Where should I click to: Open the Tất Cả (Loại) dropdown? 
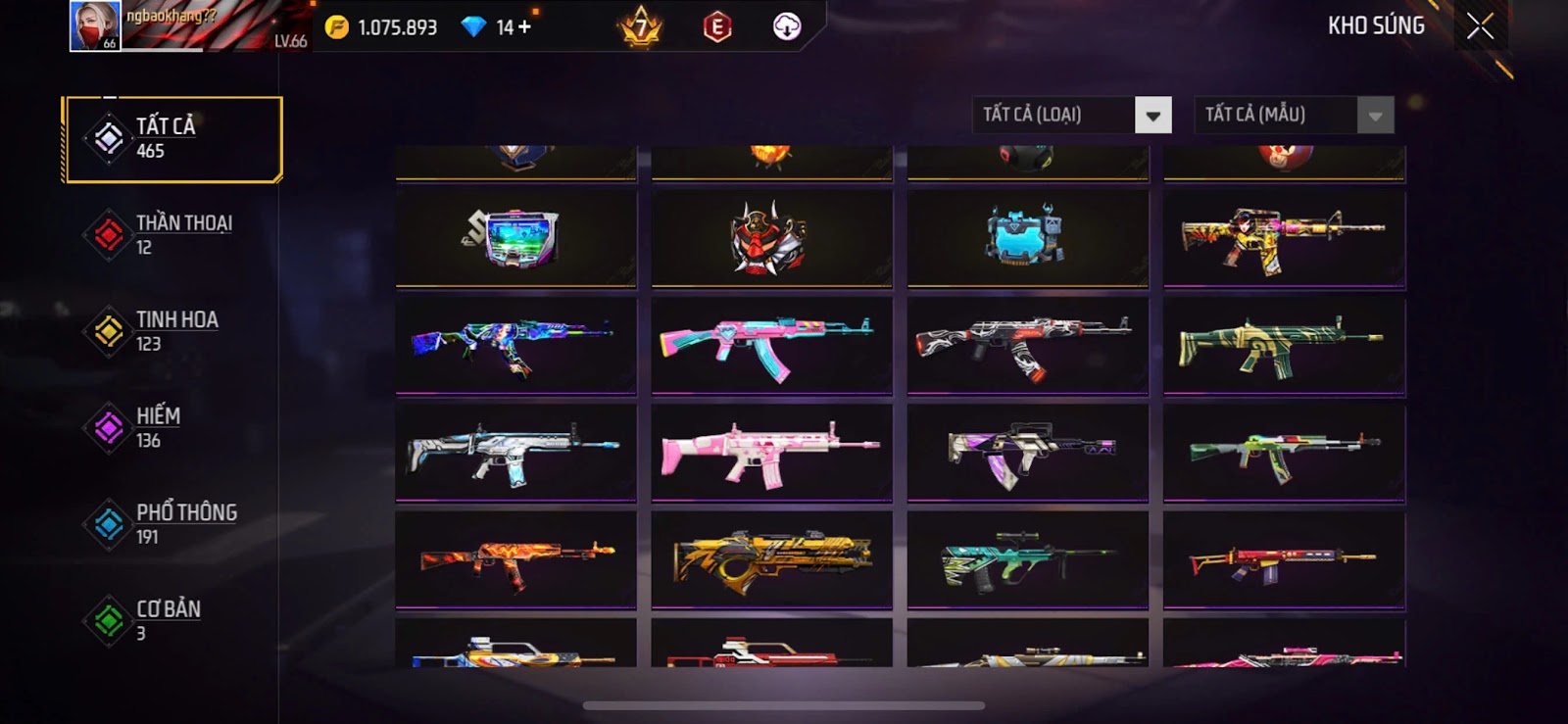click(1153, 116)
